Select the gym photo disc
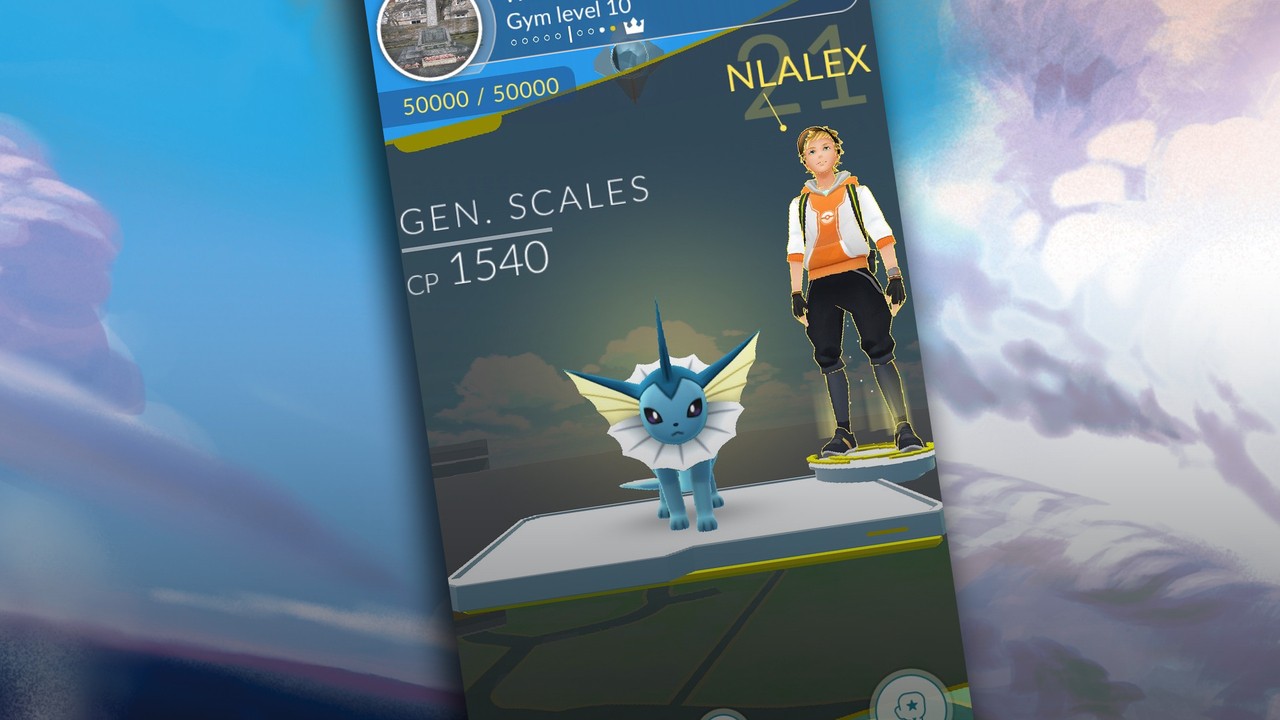The image size is (1280, 720). coord(430,37)
